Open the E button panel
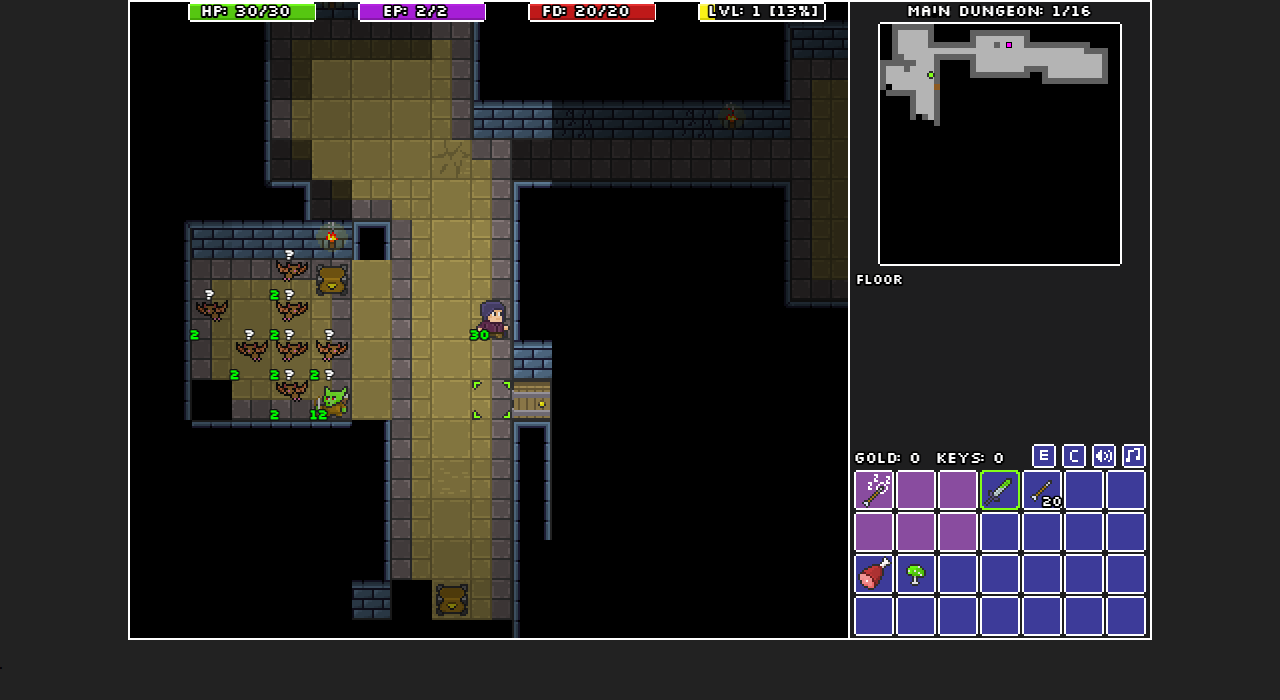The height and width of the screenshot is (700, 1280). pos(1044,456)
